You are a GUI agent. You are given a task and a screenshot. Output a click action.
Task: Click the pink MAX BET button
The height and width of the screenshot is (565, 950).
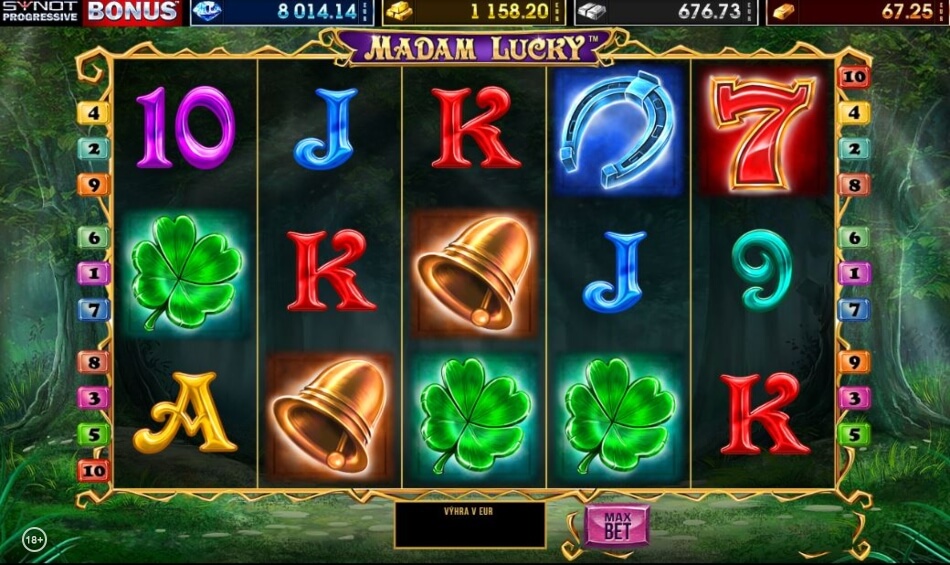click(x=617, y=525)
